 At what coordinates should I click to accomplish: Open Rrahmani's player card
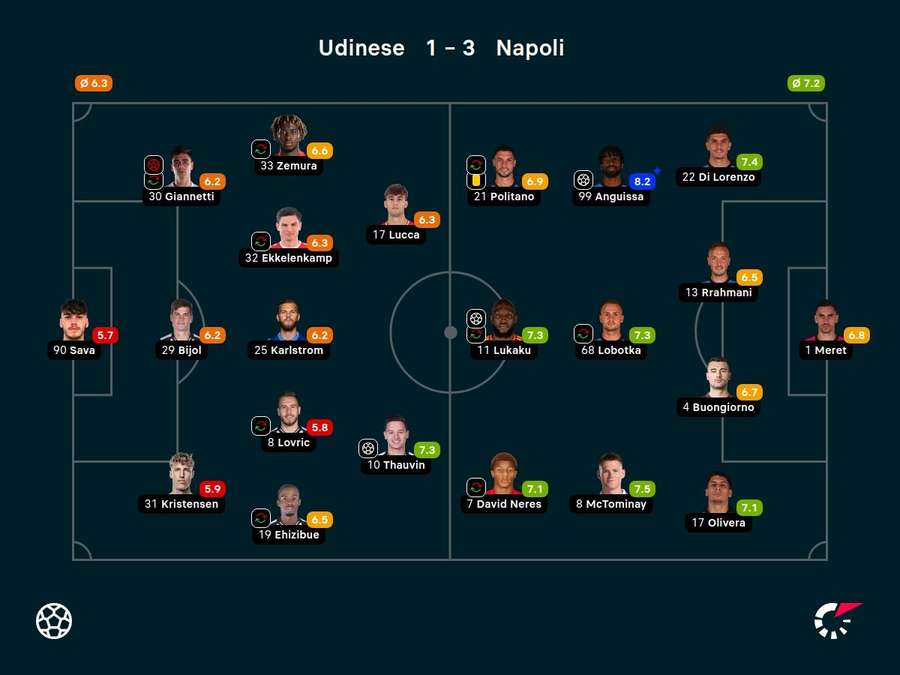(x=718, y=263)
